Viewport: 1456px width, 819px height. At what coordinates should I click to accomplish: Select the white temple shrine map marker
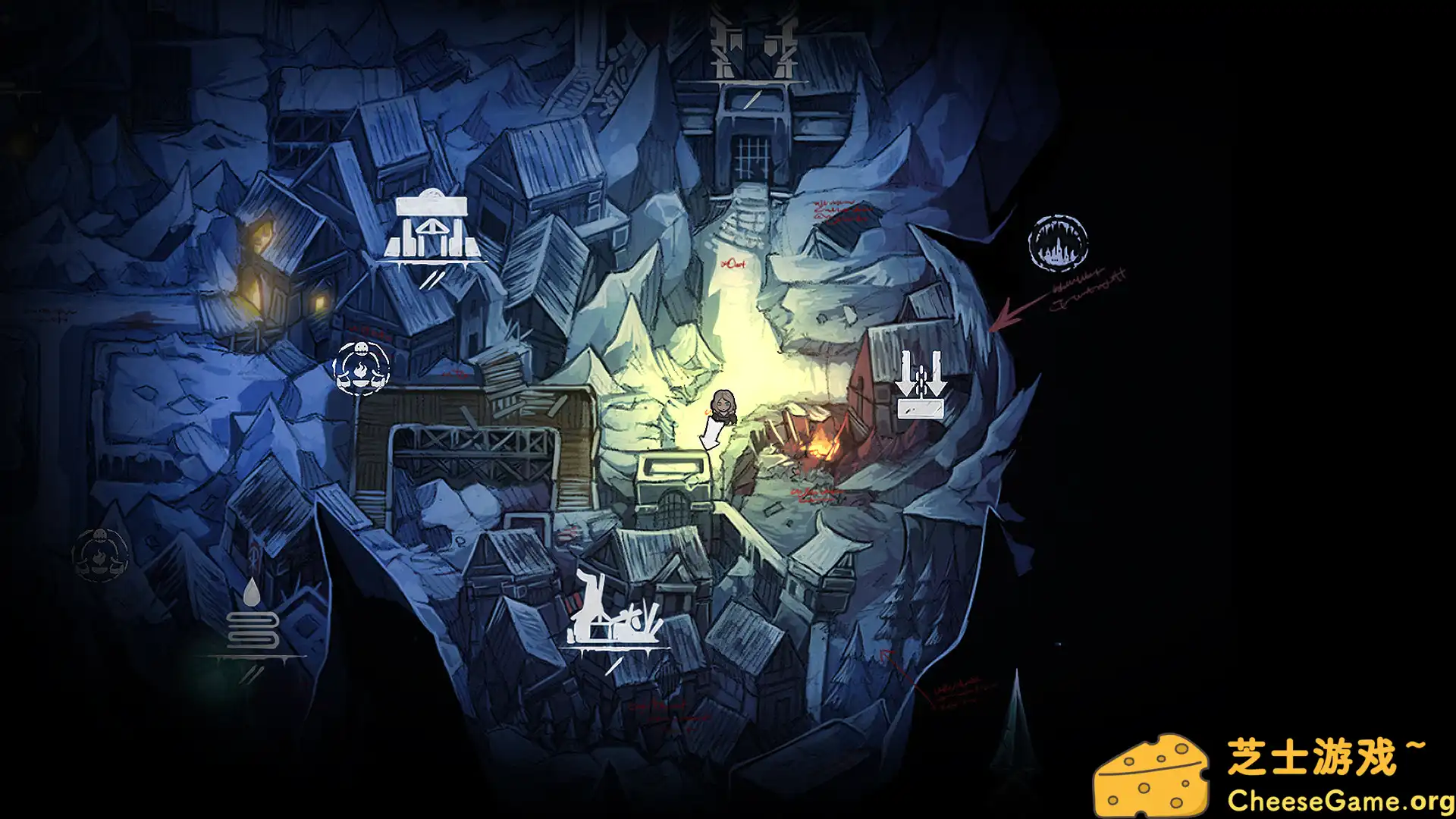pyautogui.click(x=431, y=231)
